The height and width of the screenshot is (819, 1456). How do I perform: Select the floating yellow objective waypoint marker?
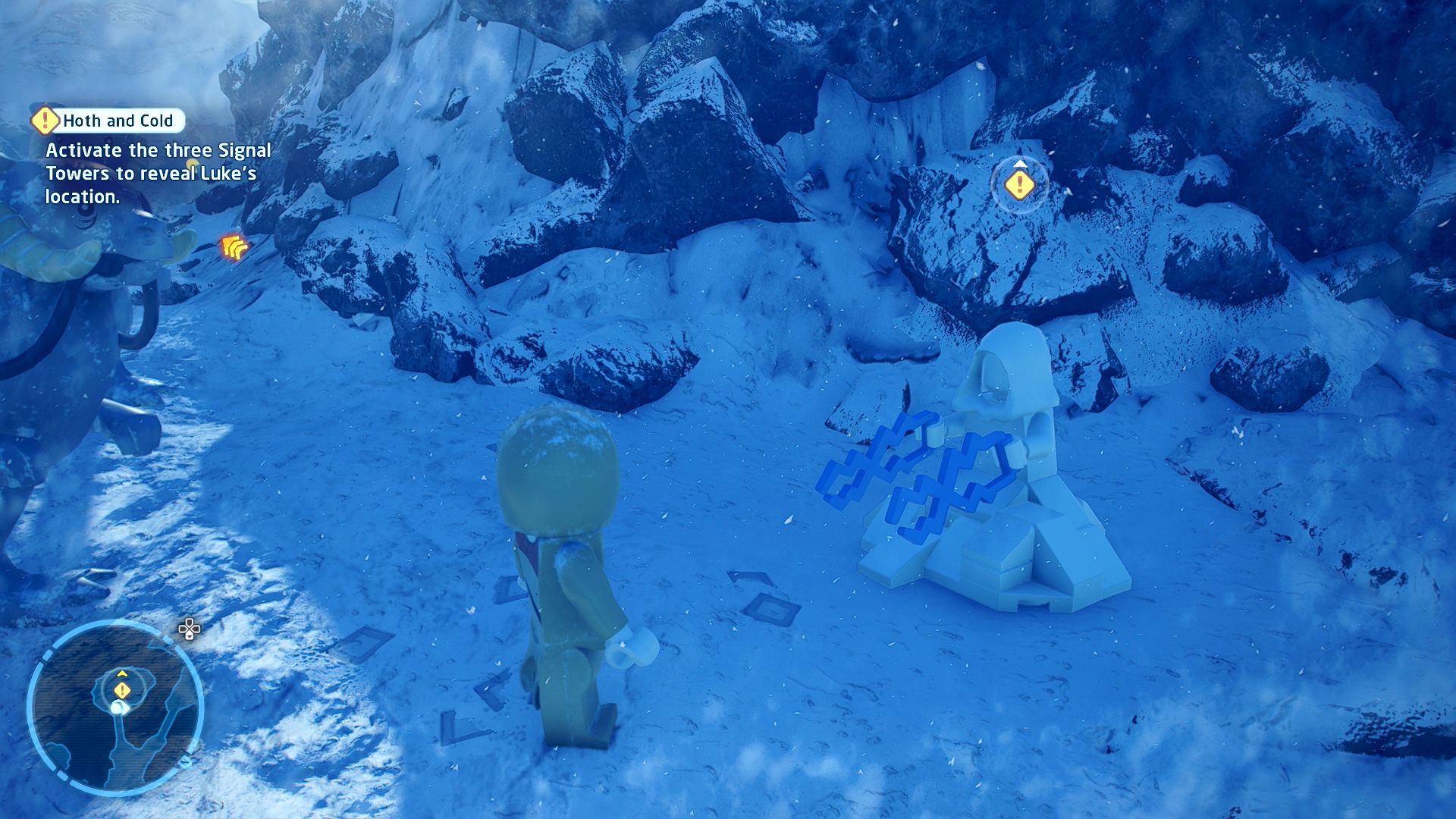click(x=1020, y=184)
